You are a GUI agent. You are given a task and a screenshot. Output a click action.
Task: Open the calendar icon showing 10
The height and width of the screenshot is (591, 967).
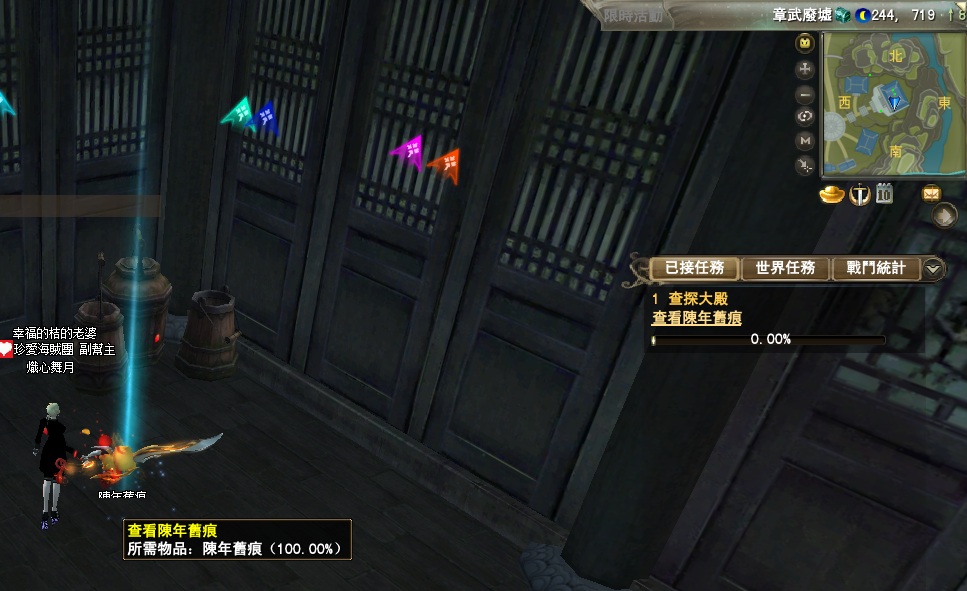tap(884, 194)
